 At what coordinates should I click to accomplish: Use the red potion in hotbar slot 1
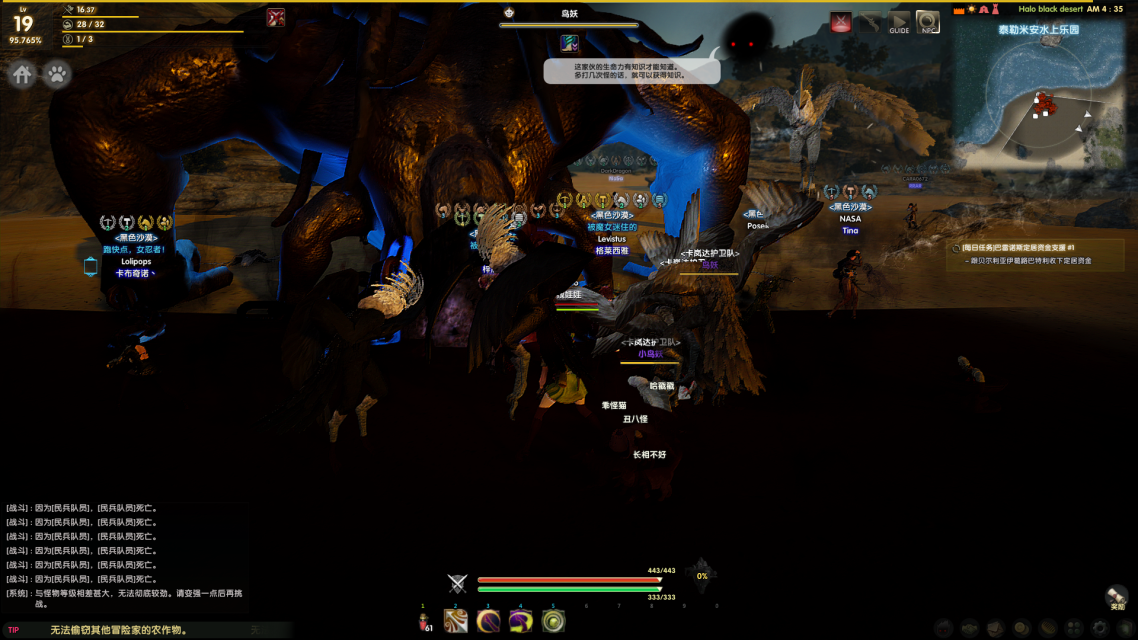[x=424, y=621]
